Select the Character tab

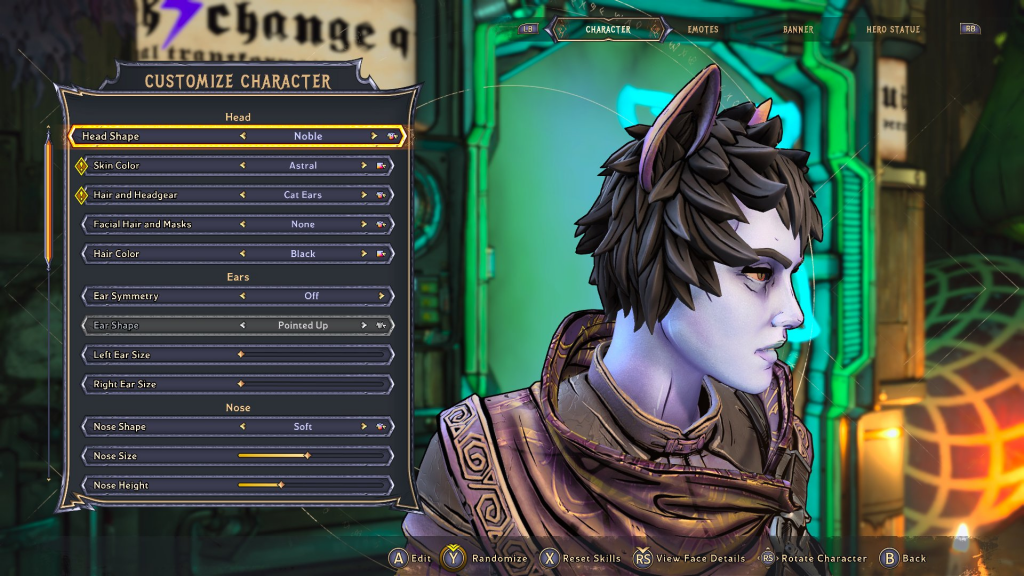point(608,30)
